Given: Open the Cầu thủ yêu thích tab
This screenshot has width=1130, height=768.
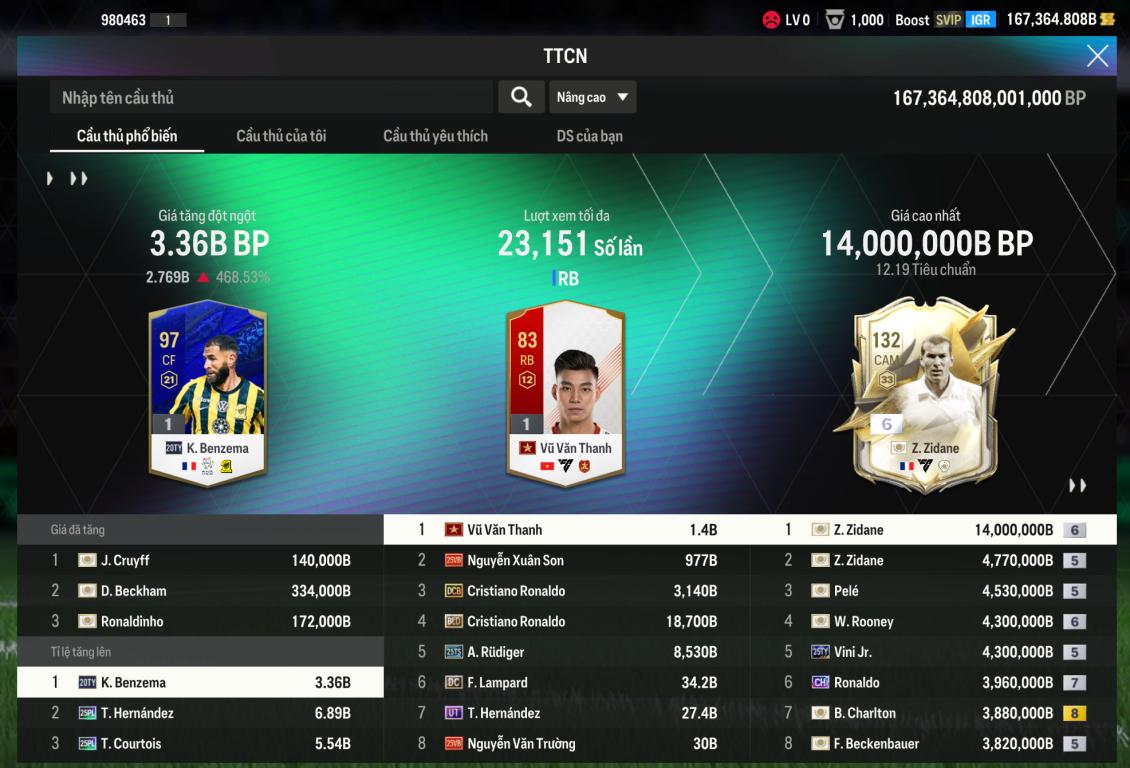Looking at the screenshot, I should pos(435,136).
